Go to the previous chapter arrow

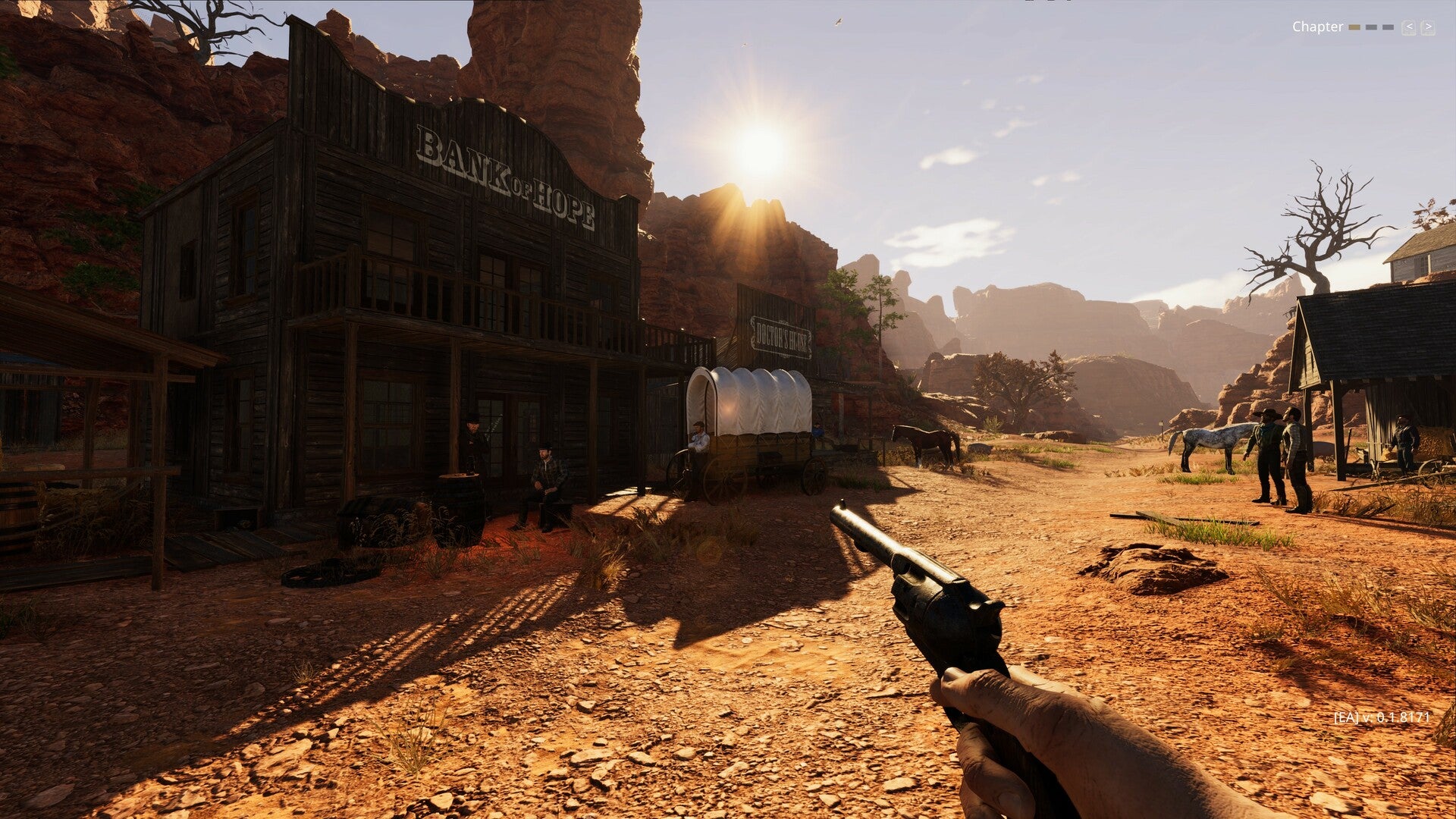point(1409,27)
